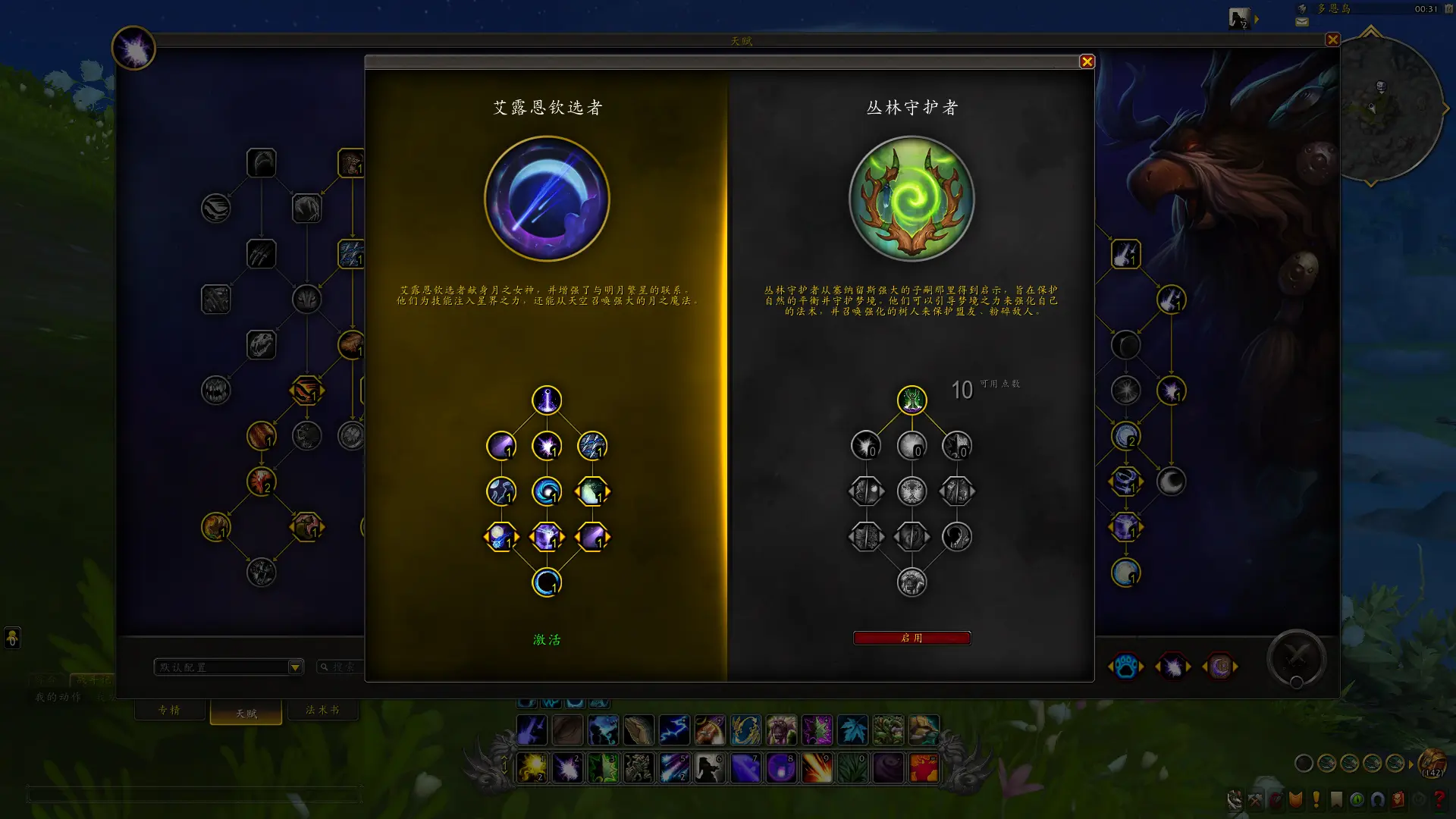Activate the blue maple leaf ability
Viewport: 1456px width, 819px height.
point(852,730)
